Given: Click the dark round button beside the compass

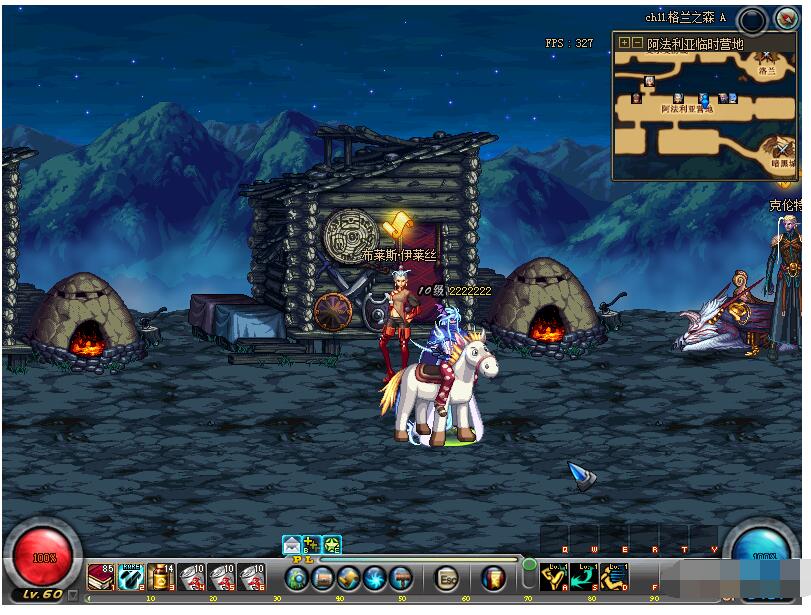Looking at the screenshot, I should [753, 19].
